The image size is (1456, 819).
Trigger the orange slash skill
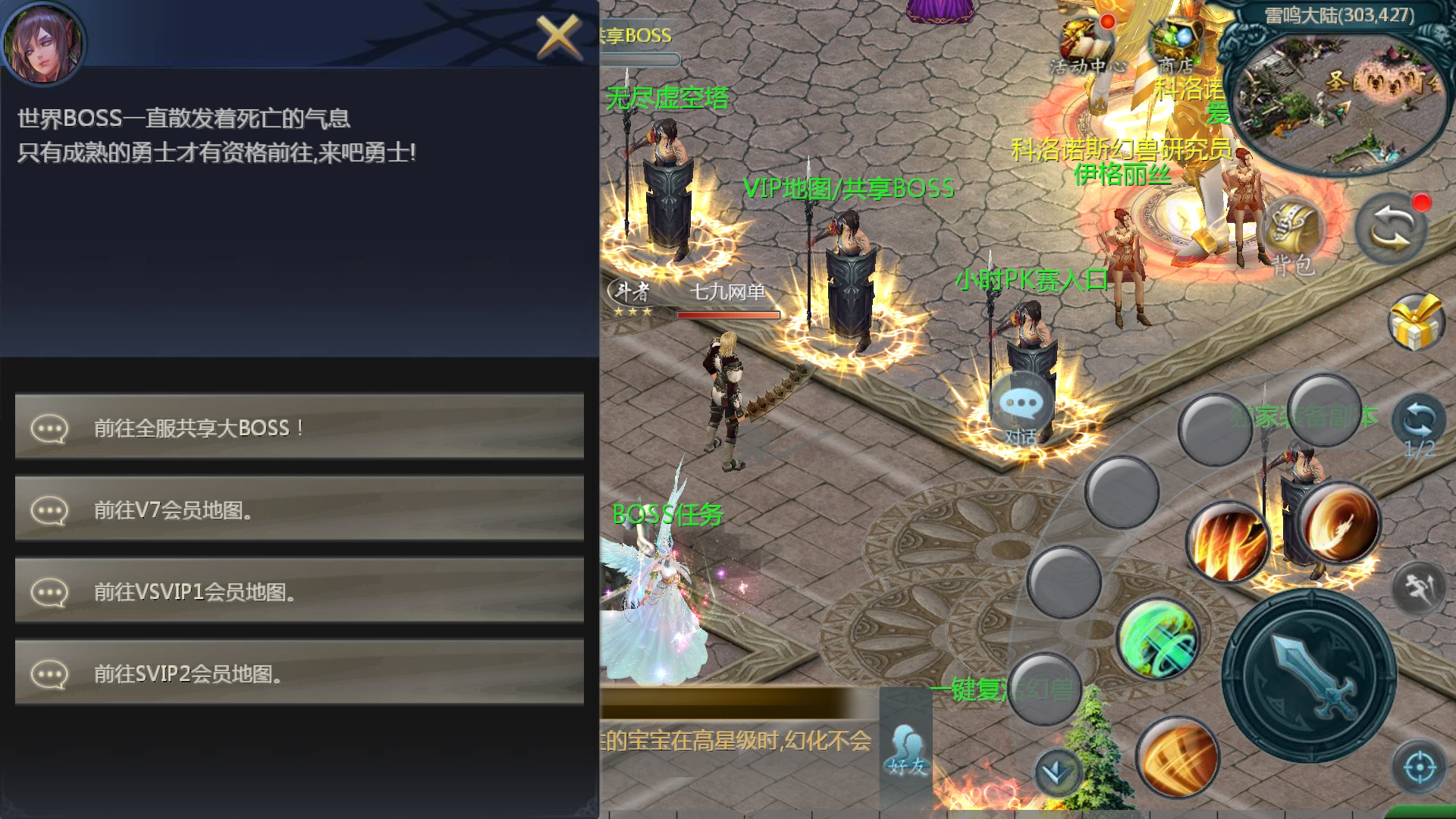(x=1176, y=756)
